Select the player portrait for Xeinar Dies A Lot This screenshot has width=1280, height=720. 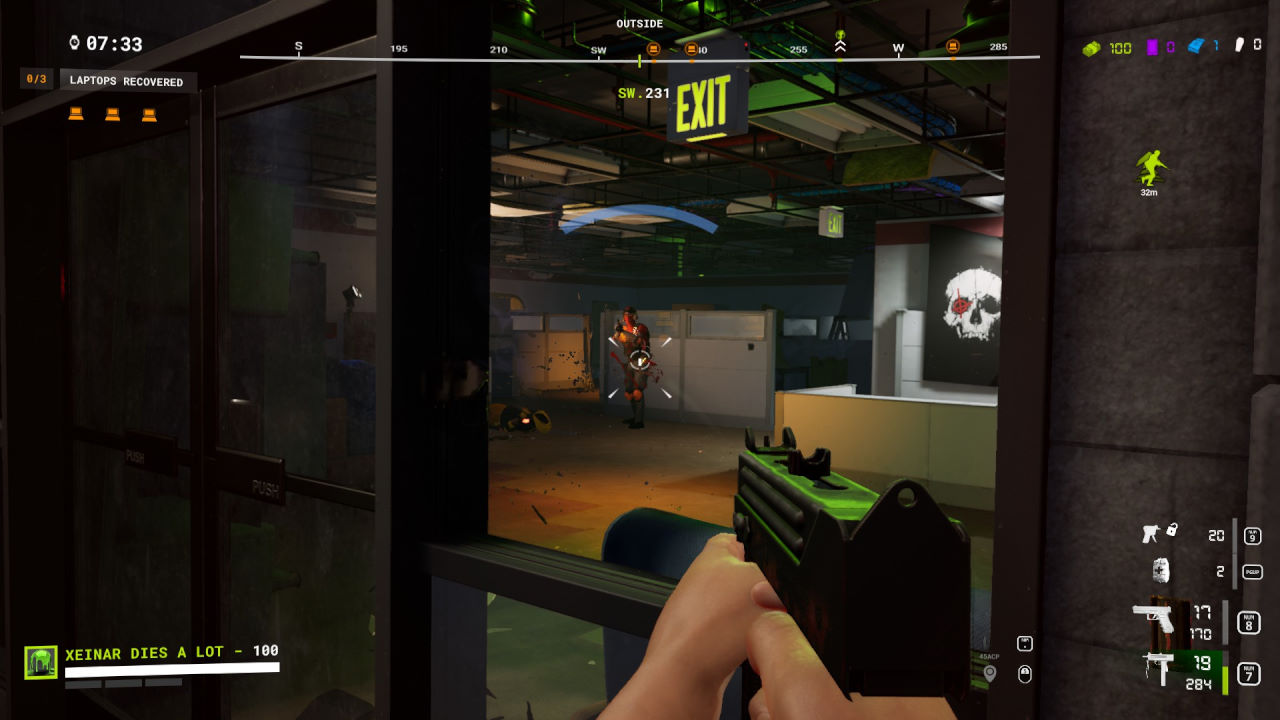[41, 662]
